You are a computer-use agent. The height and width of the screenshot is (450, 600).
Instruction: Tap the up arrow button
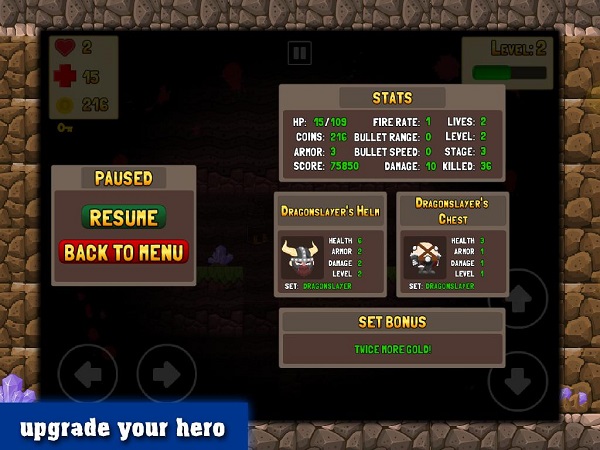click(517, 298)
